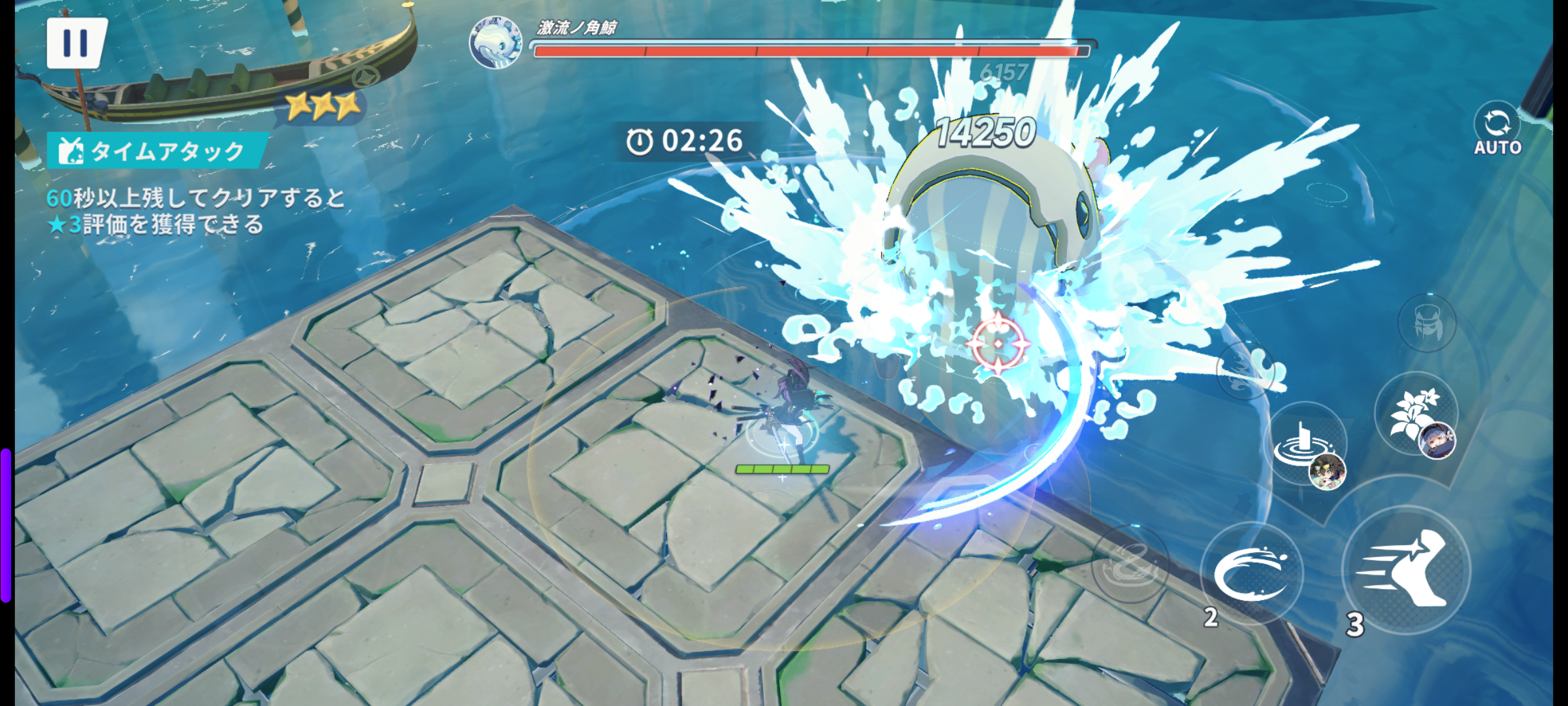Tap the faded swirl skill button
The height and width of the screenshot is (706, 1568).
1129,563
